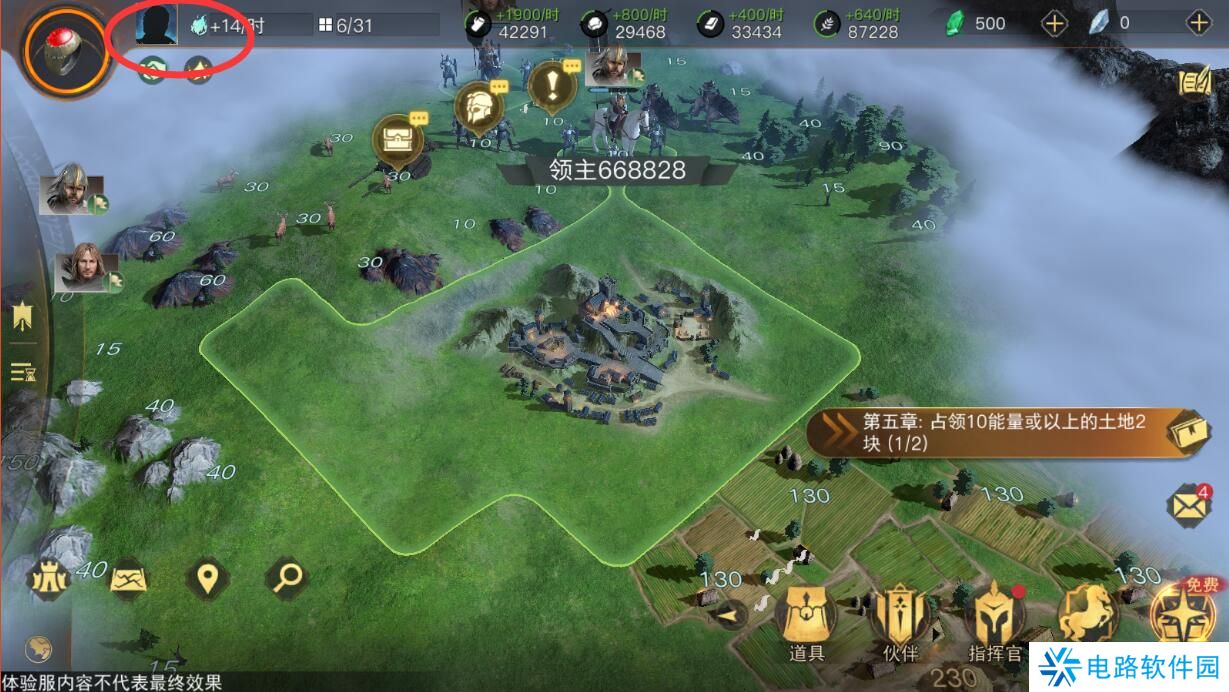Open the quill and scroll journal
The image size is (1229, 692).
click(x=1195, y=84)
